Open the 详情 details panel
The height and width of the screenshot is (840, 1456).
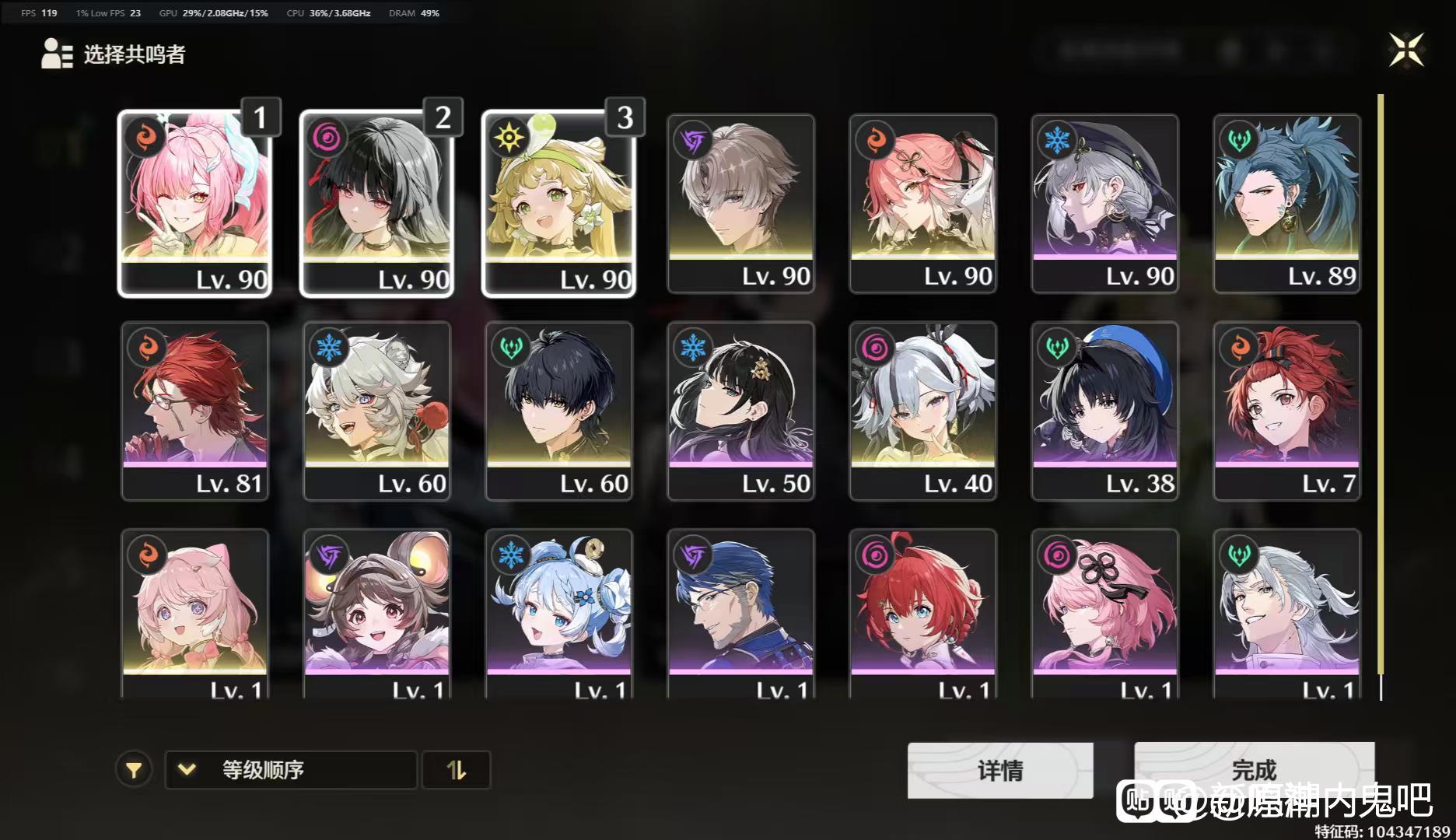tap(1000, 770)
